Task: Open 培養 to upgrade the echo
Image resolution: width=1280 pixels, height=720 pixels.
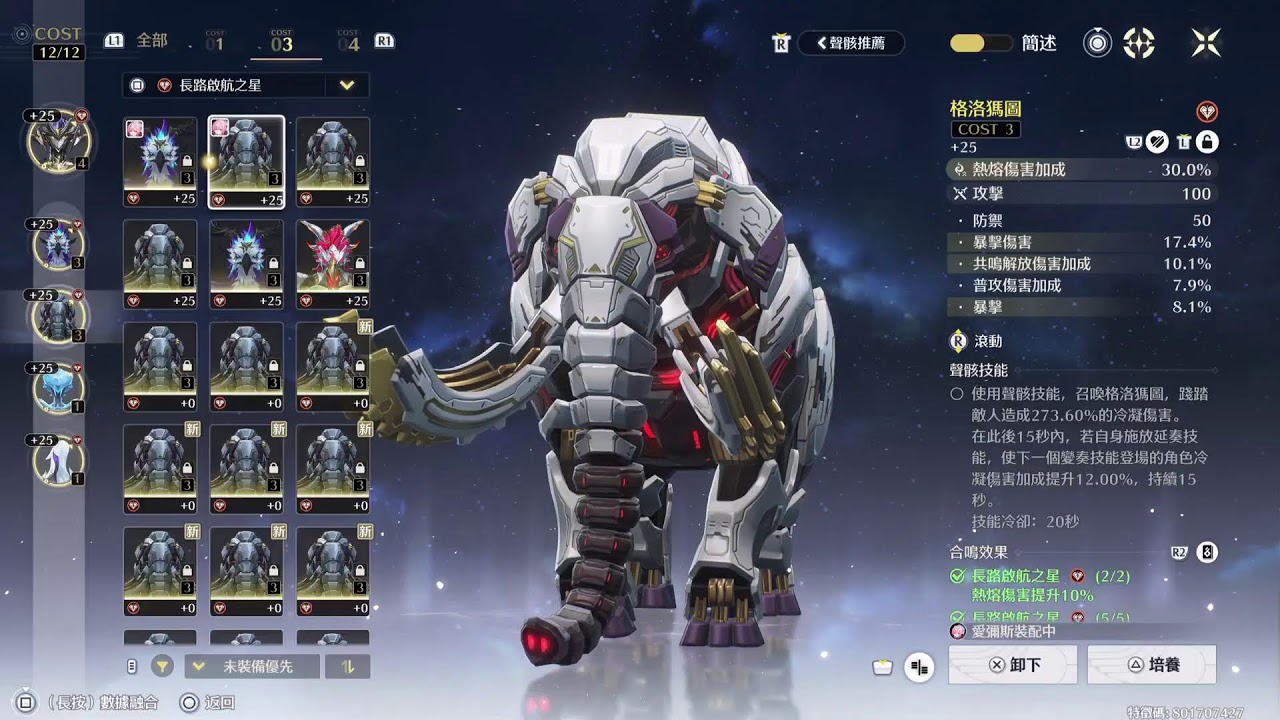Action: coord(1151,665)
